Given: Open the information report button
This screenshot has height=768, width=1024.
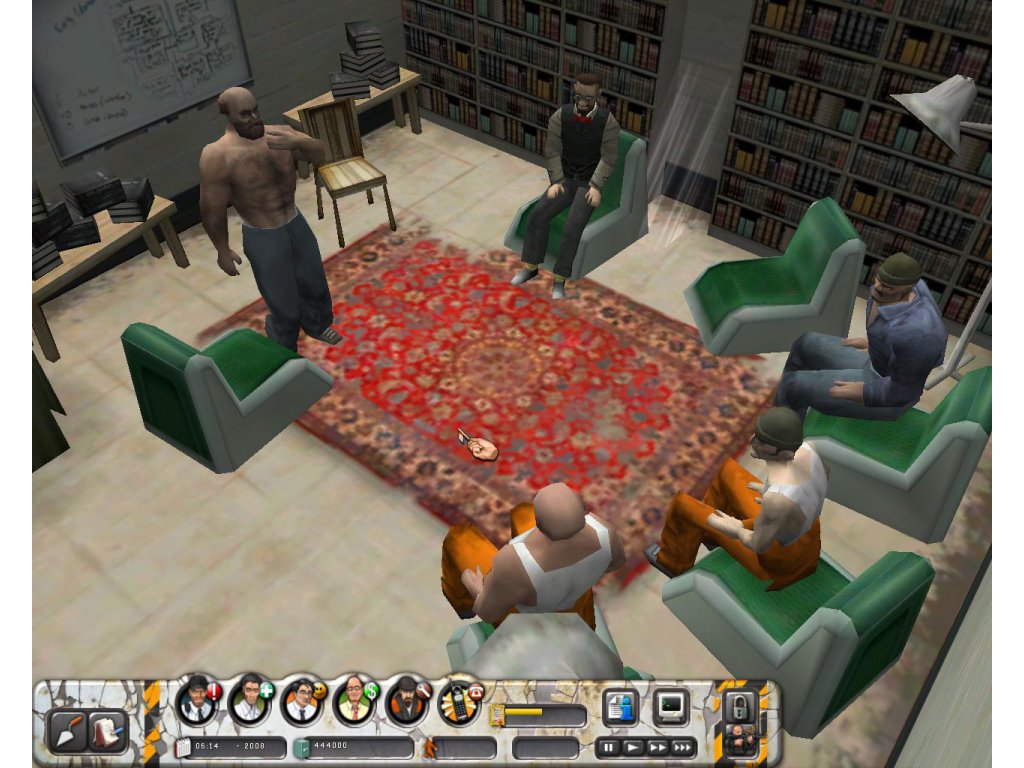Looking at the screenshot, I should [620, 707].
